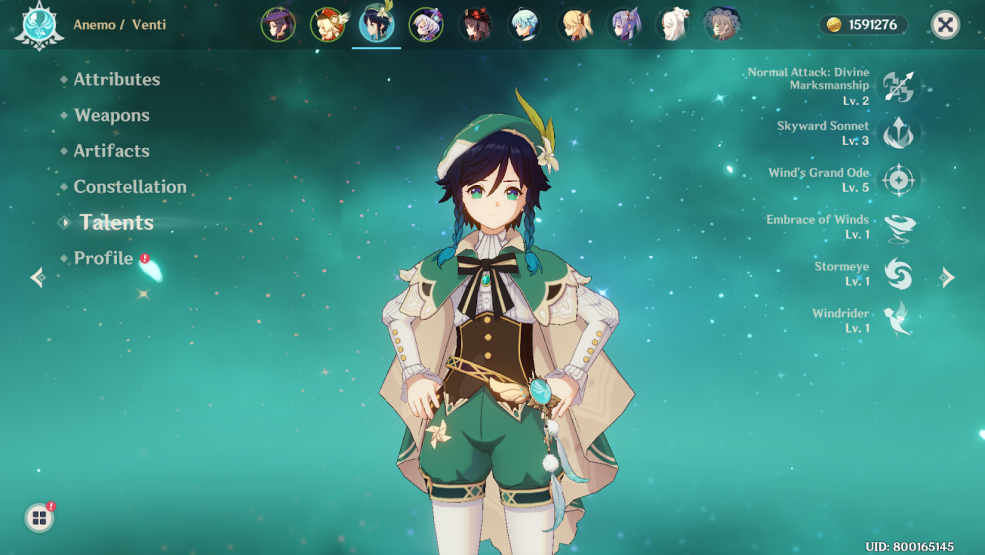
Task: Open the four-square menu button
Action: coord(39,518)
